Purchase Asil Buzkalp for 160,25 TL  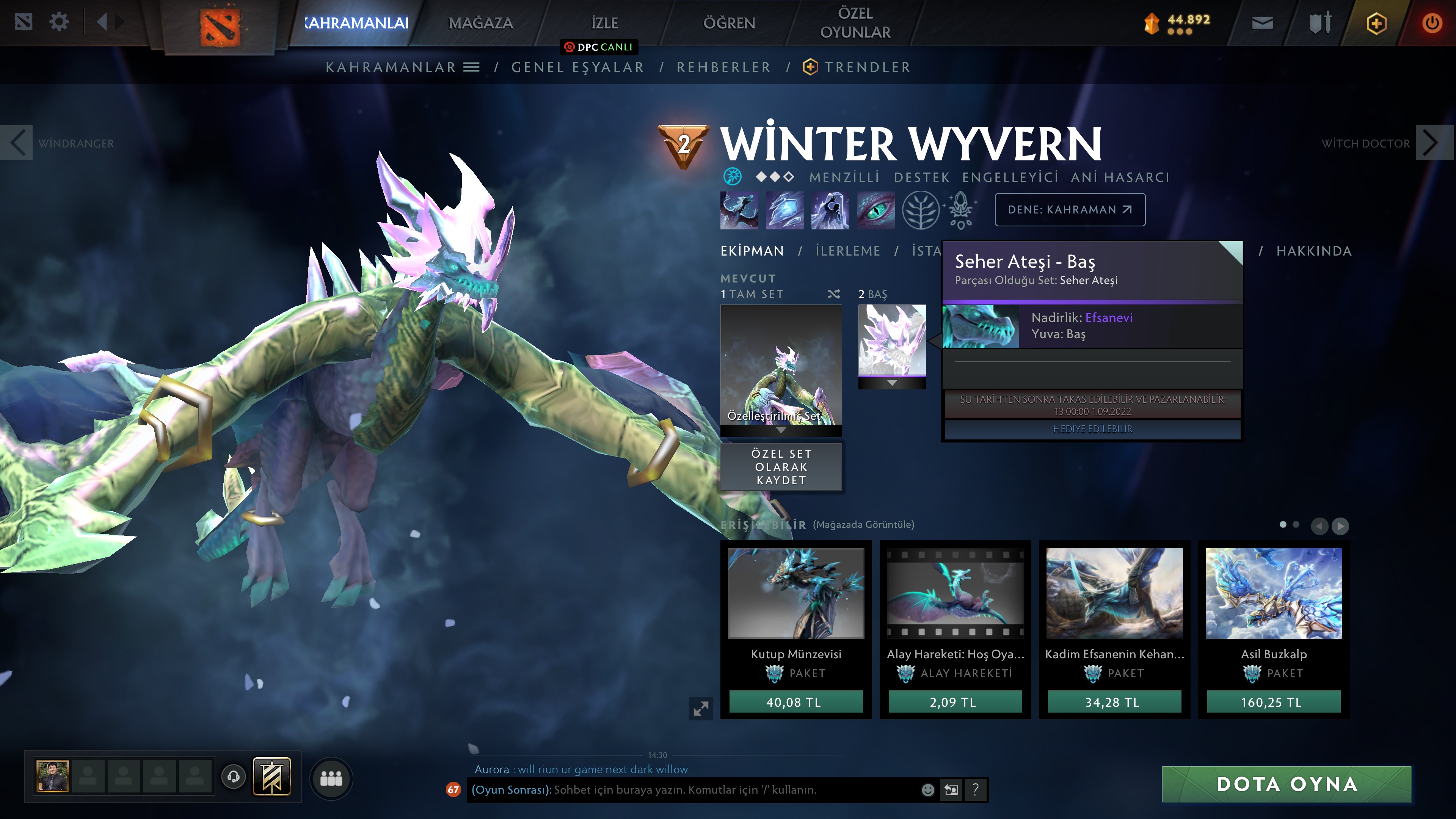pos(1273,702)
